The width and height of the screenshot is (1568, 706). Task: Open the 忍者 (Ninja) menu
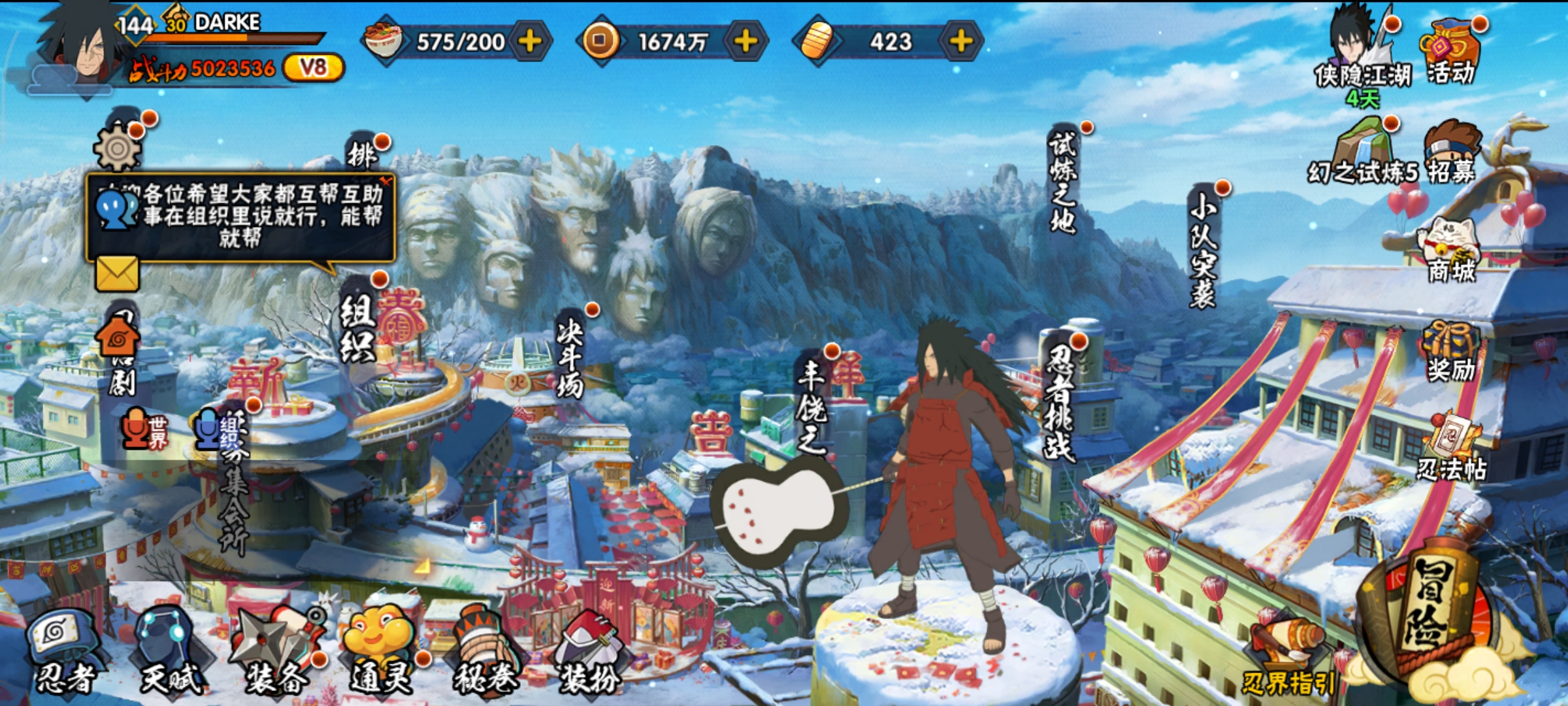pos(64,650)
